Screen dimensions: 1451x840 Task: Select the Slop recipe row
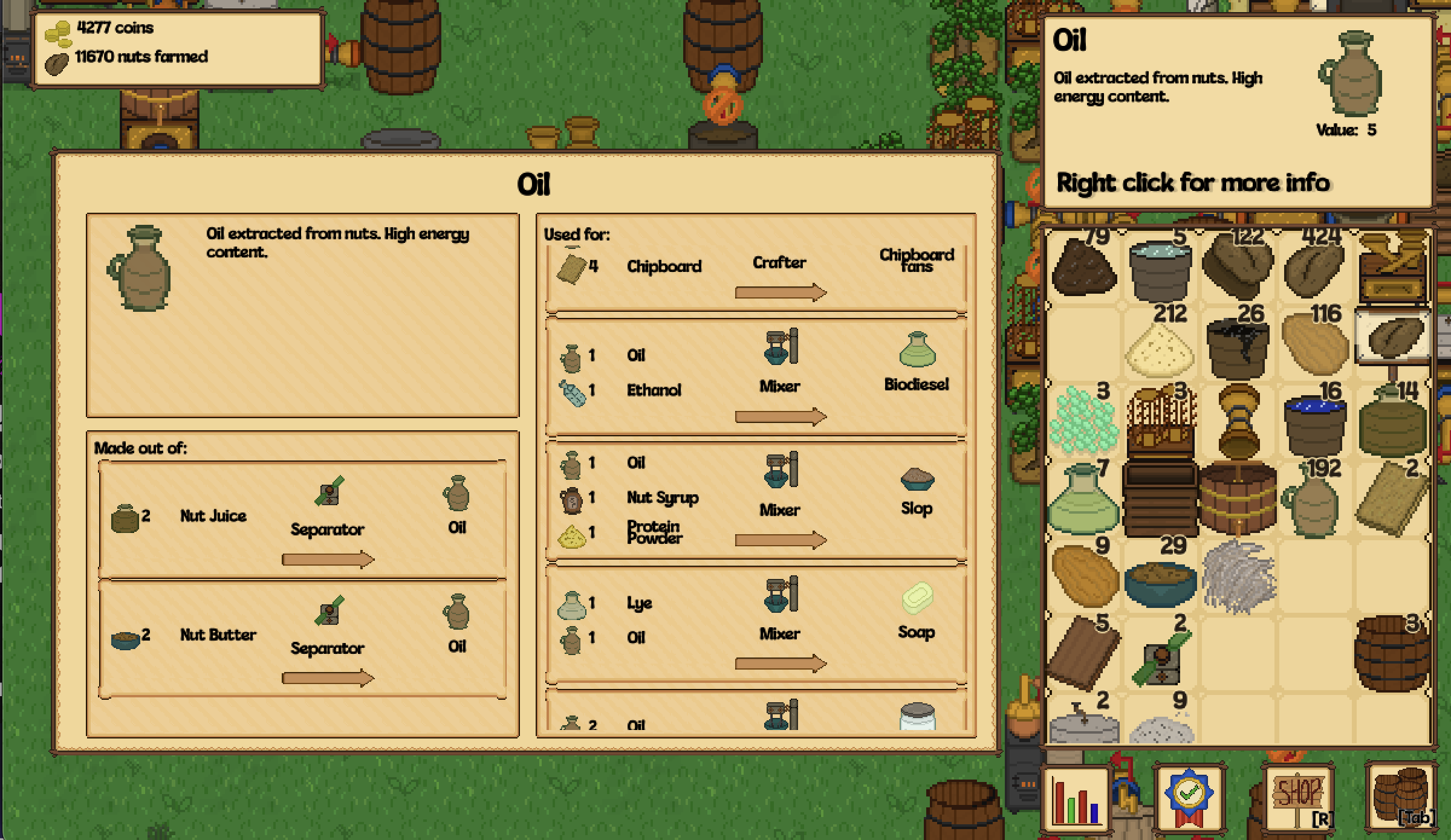(756, 502)
